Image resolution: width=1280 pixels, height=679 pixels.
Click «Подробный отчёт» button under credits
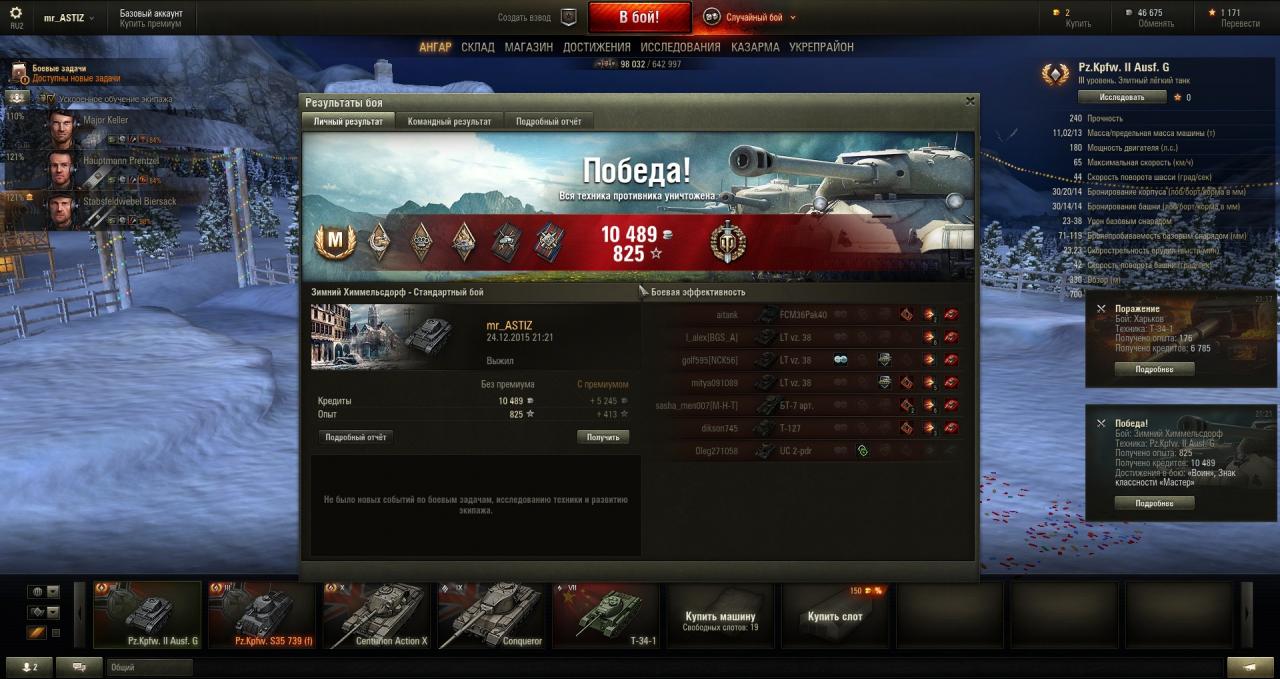[355, 437]
